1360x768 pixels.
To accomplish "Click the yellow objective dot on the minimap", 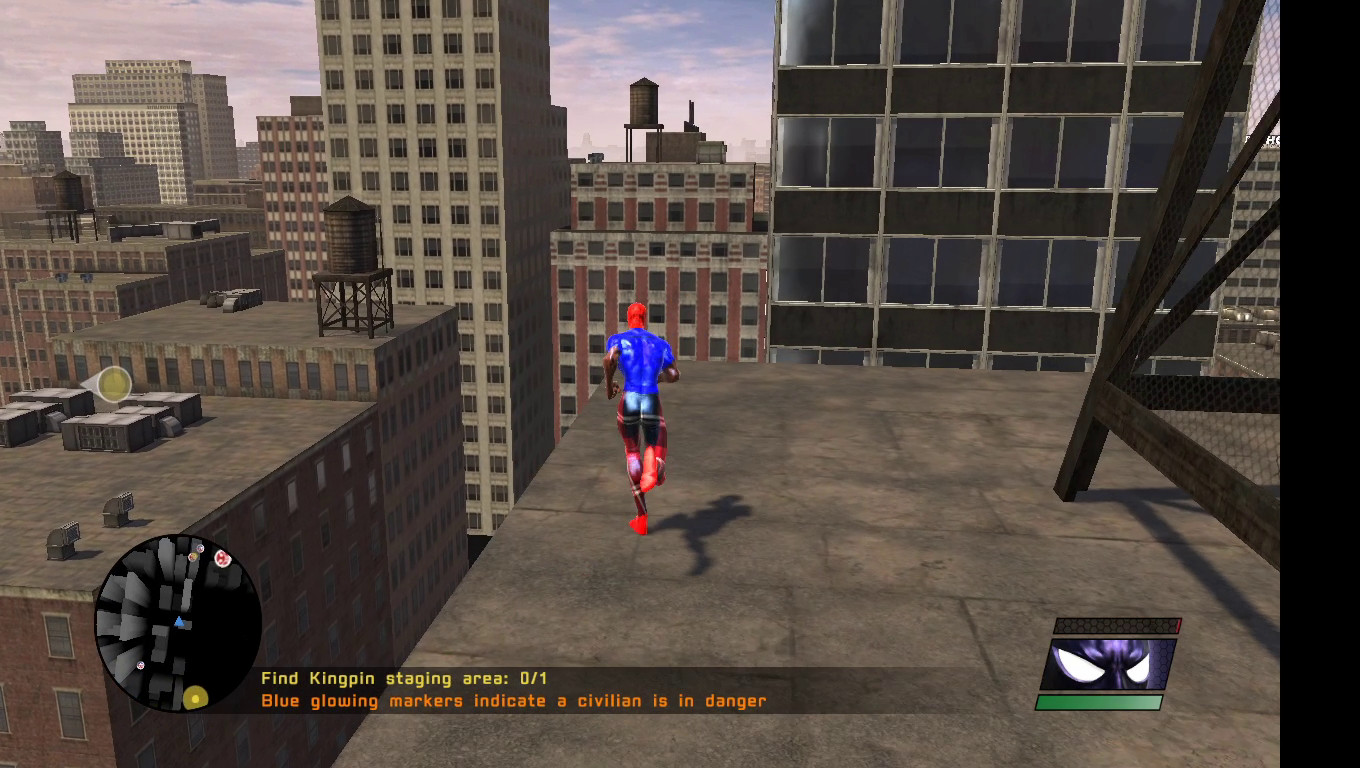I will tap(196, 698).
